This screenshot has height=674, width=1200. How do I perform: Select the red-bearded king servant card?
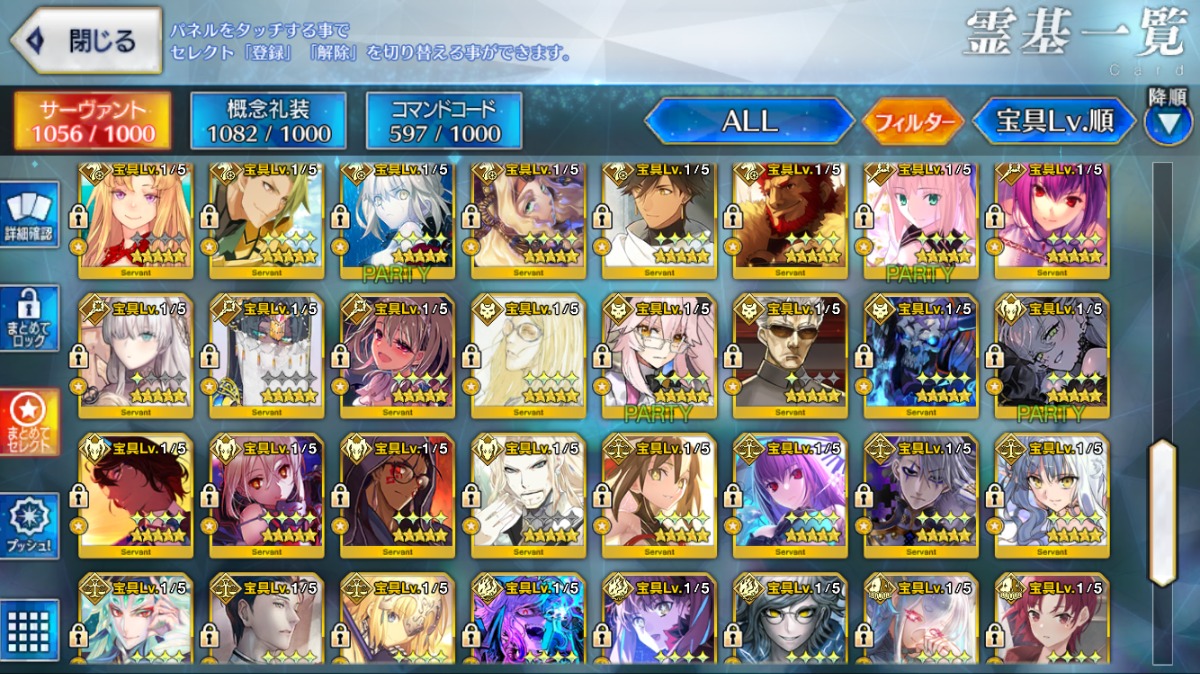pos(790,215)
